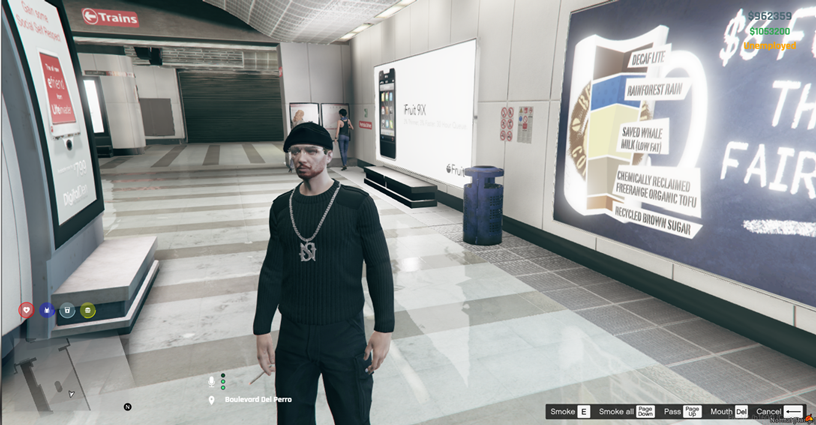This screenshot has height=425, width=816.
Task: Click the north compass marker on the minimap
Action: coord(128,407)
